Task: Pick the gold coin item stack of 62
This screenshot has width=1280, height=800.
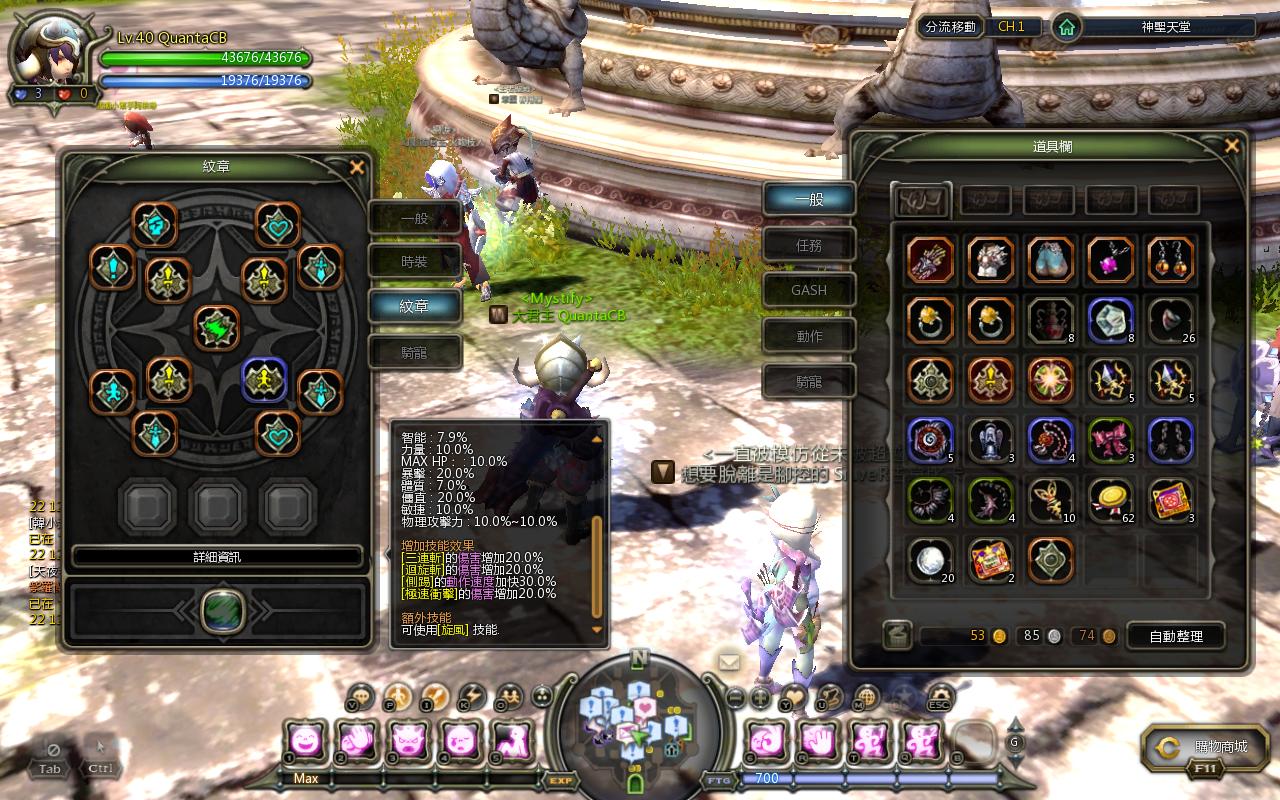Action: click(1110, 501)
